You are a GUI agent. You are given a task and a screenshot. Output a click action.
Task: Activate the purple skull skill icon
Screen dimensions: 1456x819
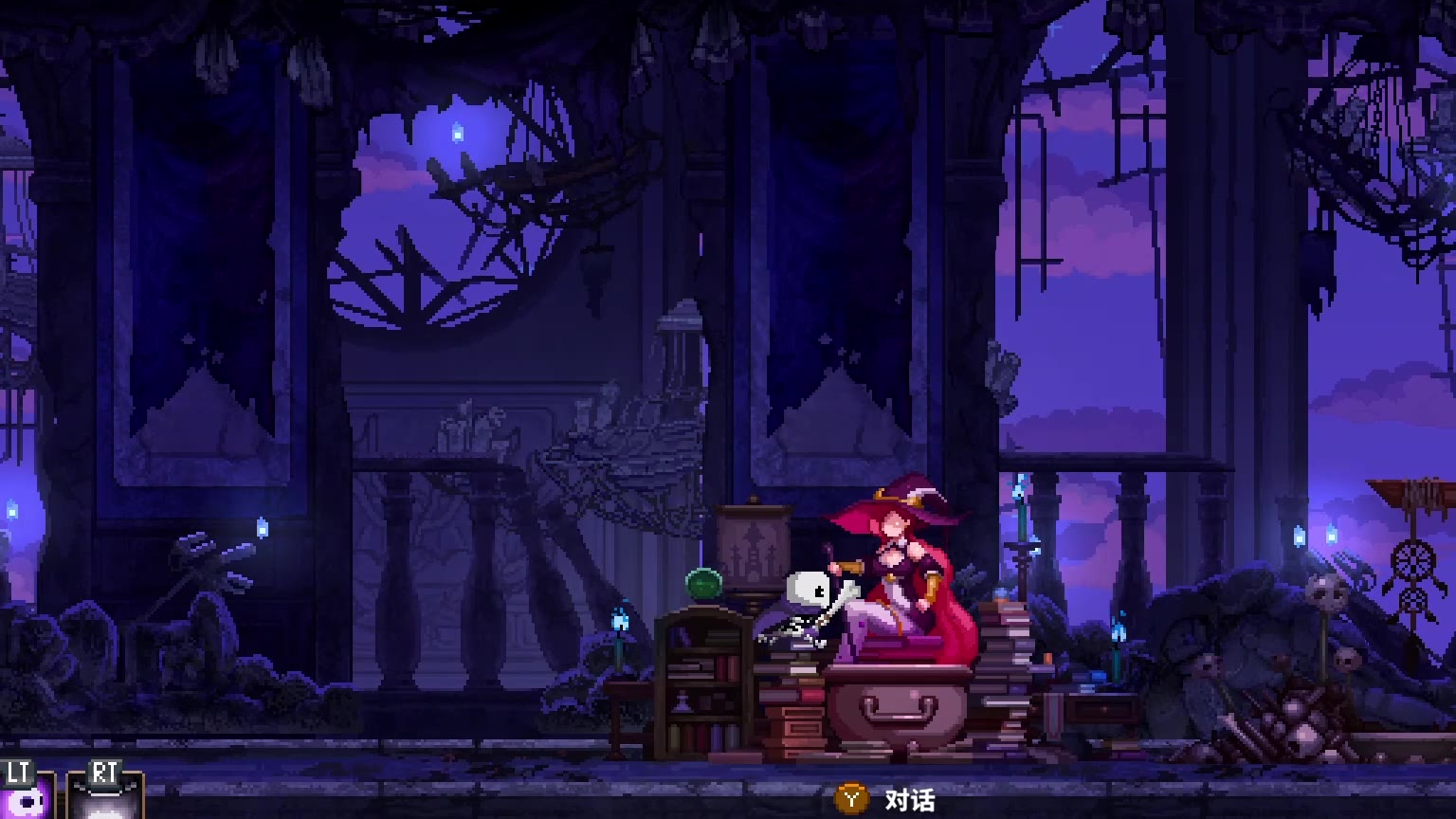pyautogui.click(x=26, y=801)
